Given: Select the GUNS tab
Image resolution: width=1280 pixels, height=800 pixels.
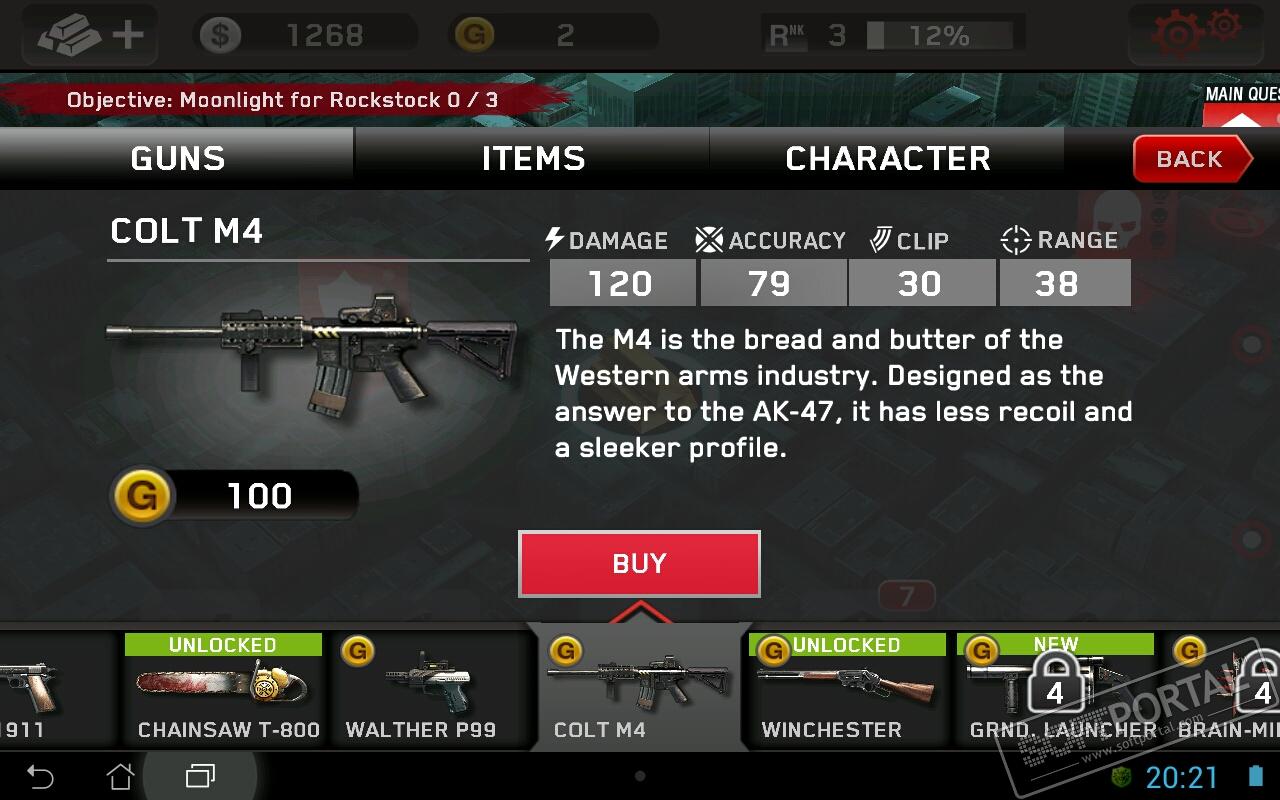Looking at the screenshot, I should click(177, 159).
